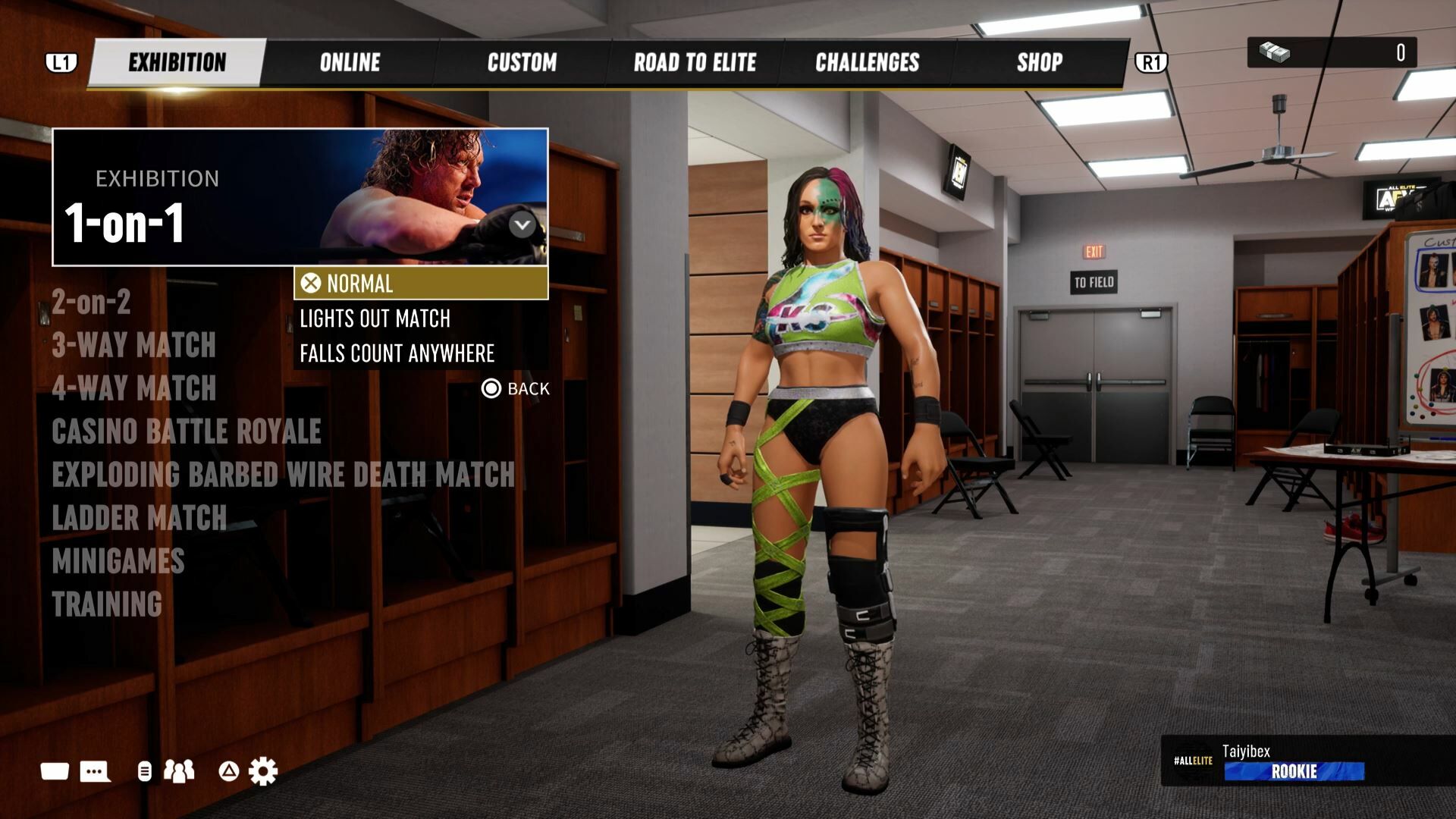1456x819 pixels.
Task: Choose 3-Way Match from the list
Action: tap(133, 345)
